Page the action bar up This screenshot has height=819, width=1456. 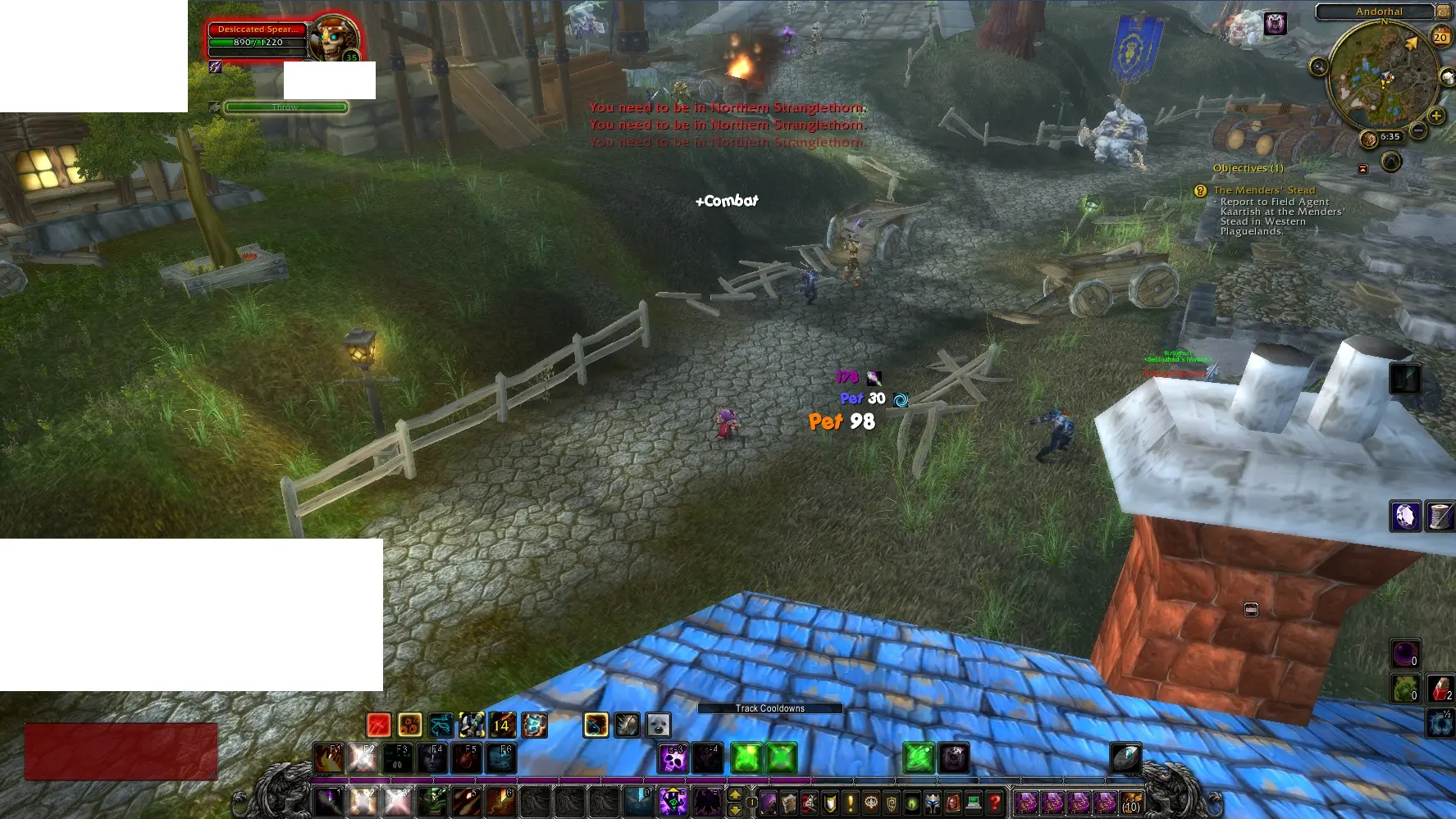pos(735,794)
